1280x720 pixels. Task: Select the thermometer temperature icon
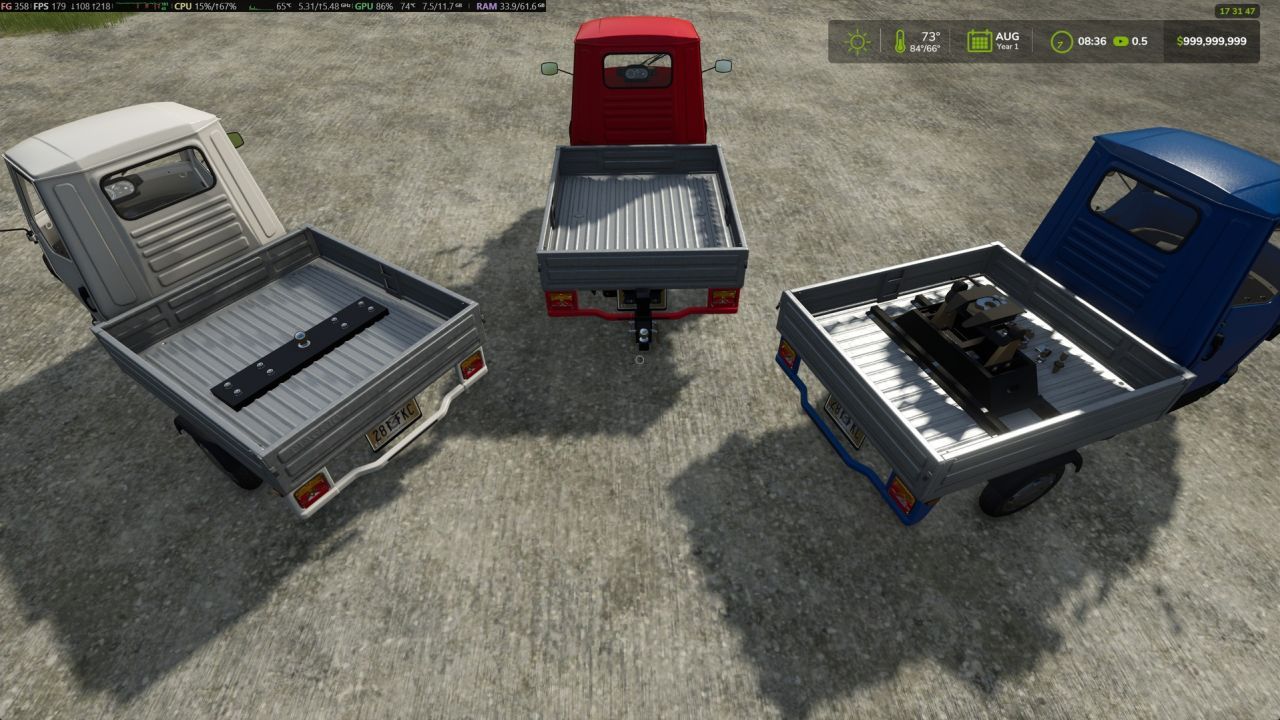tap(899, 42)
